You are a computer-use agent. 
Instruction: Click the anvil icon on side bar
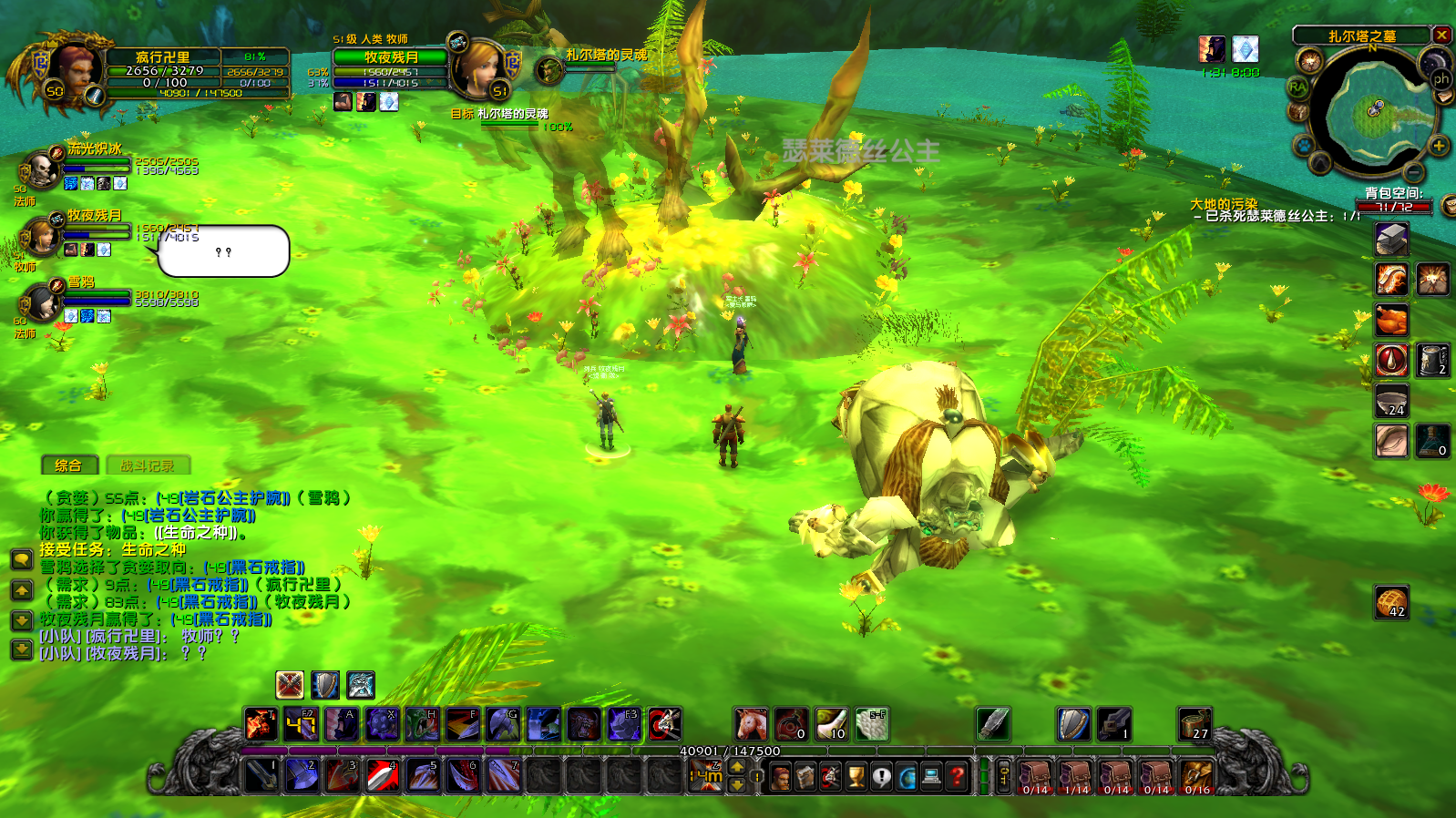1391,240
